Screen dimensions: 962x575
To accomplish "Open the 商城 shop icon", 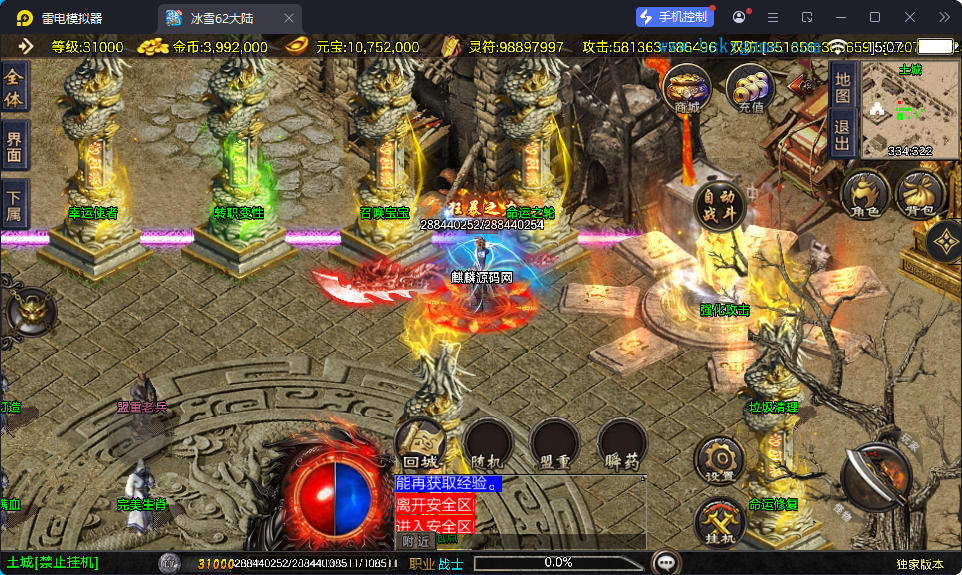I will 687,88.
